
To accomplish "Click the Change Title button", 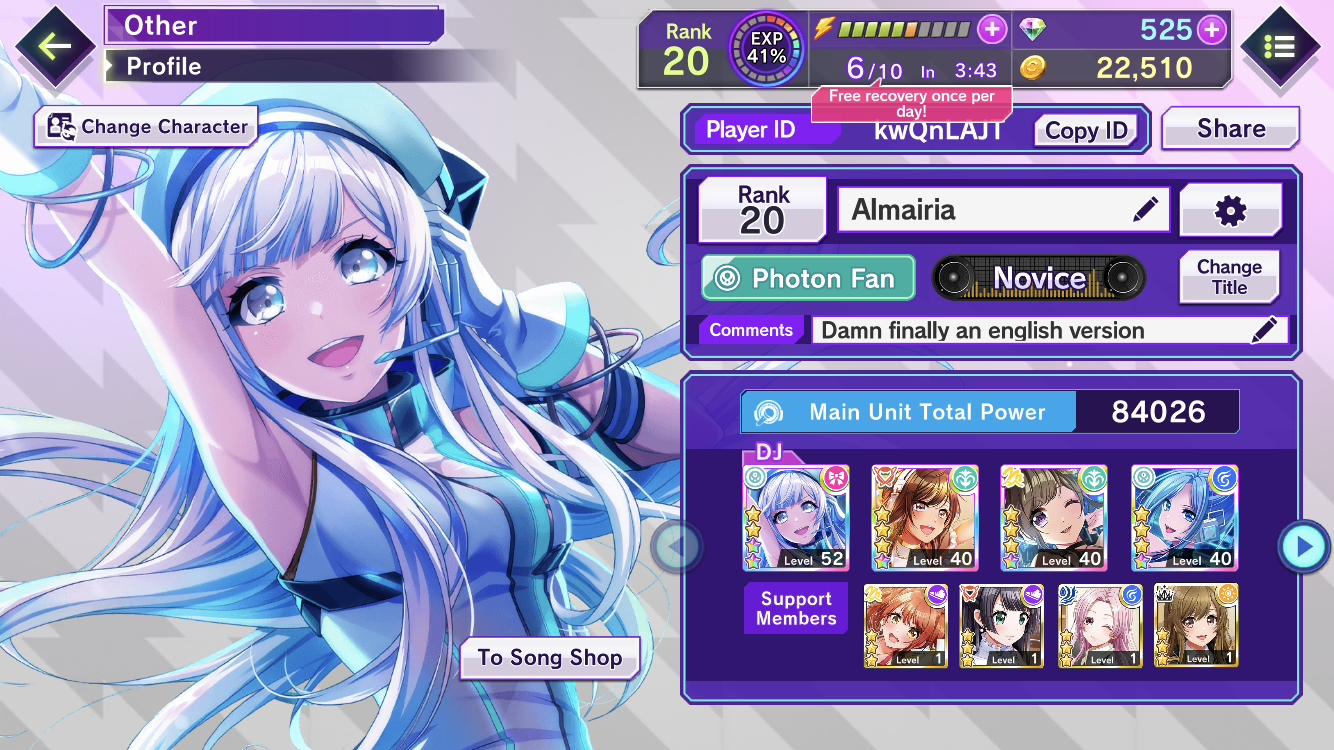I will 1229,277.
